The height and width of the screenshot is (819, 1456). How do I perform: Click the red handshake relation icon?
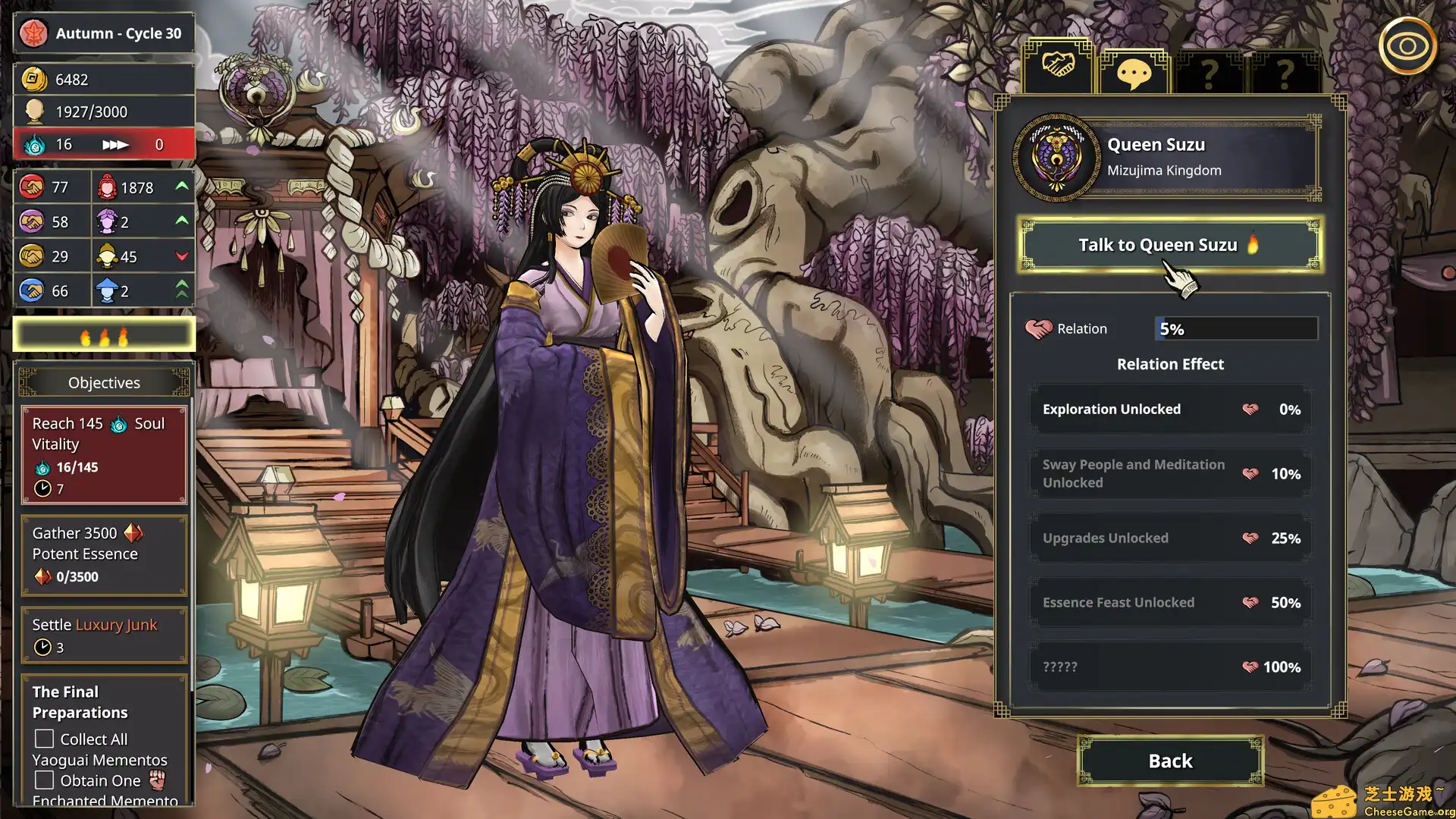[30, 186]
